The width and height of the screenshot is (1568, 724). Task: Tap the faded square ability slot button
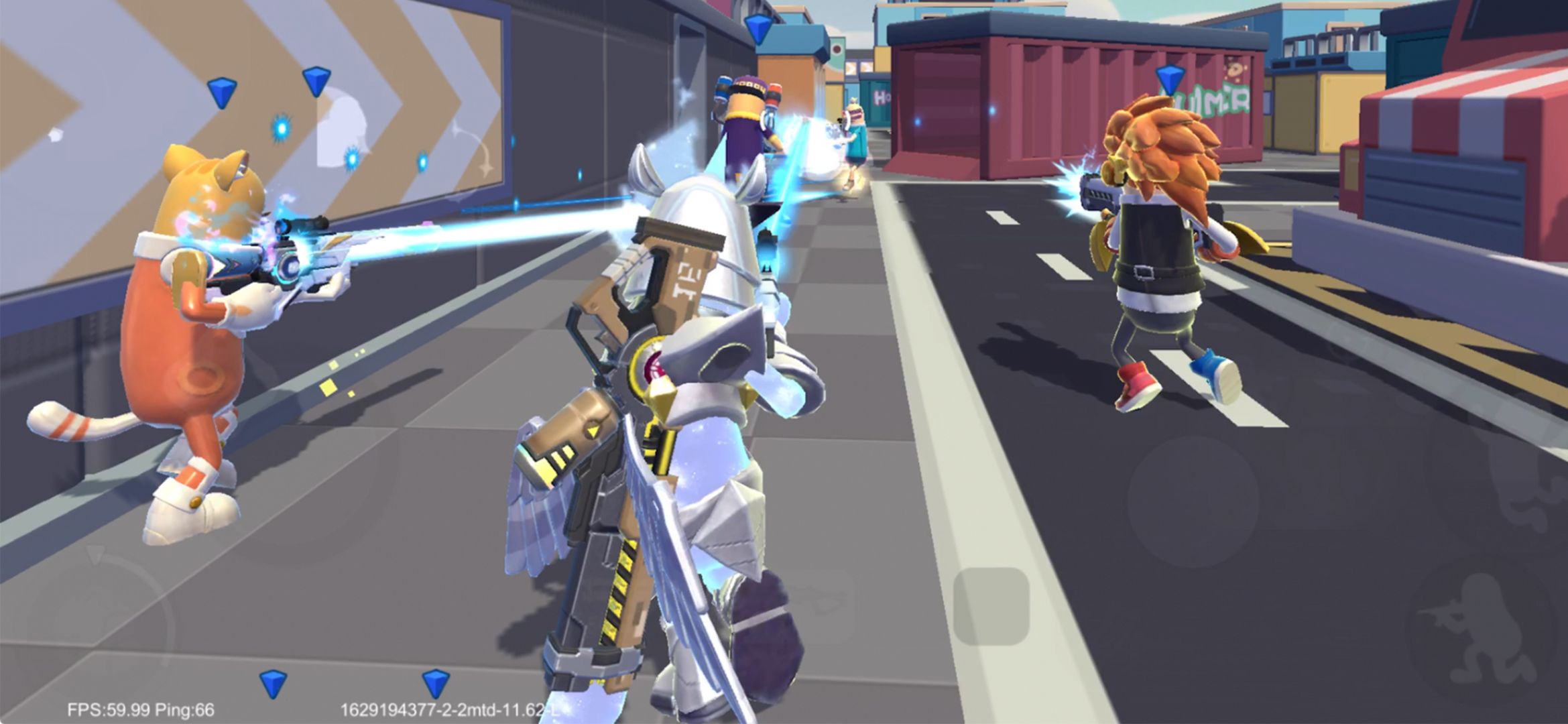coord(991,607)
